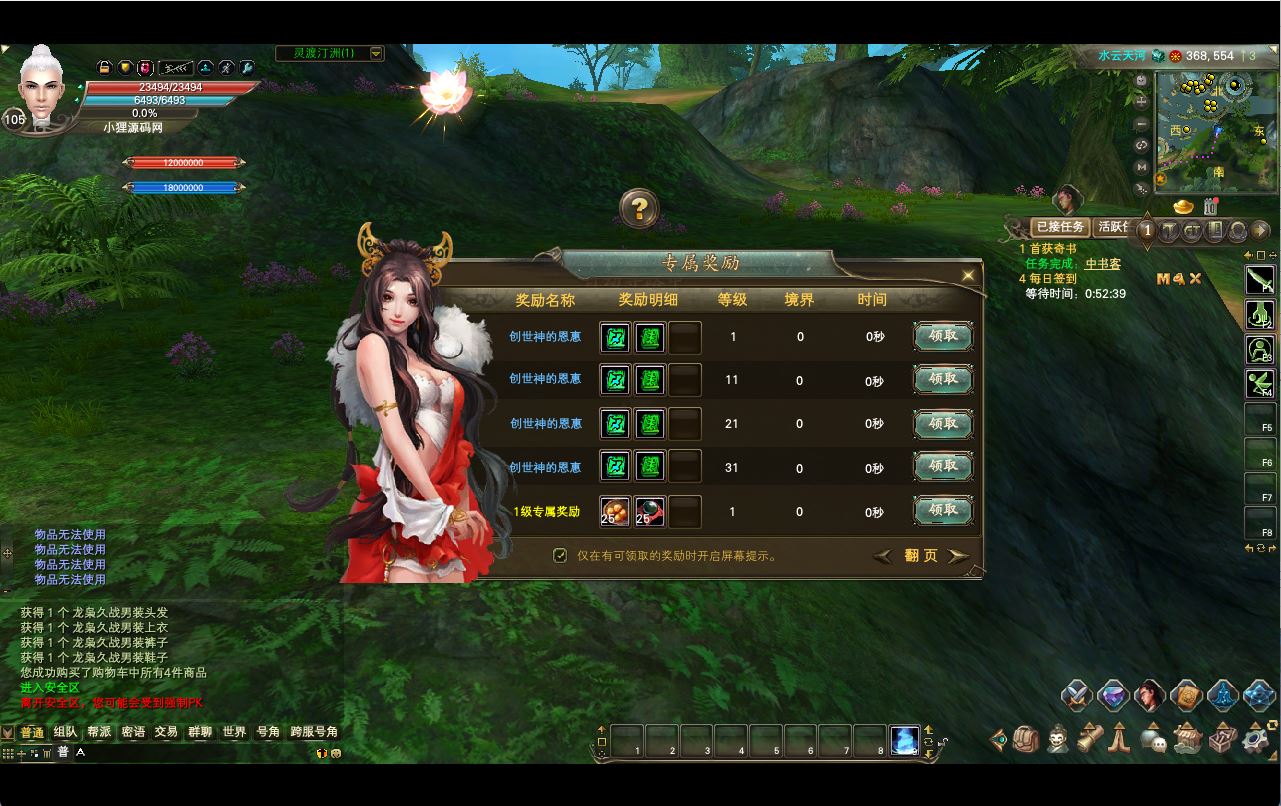Open the 灵渡汀洲 channel dropdown
The width and height of the screenshot is (1281, 806).
[376, 53]
